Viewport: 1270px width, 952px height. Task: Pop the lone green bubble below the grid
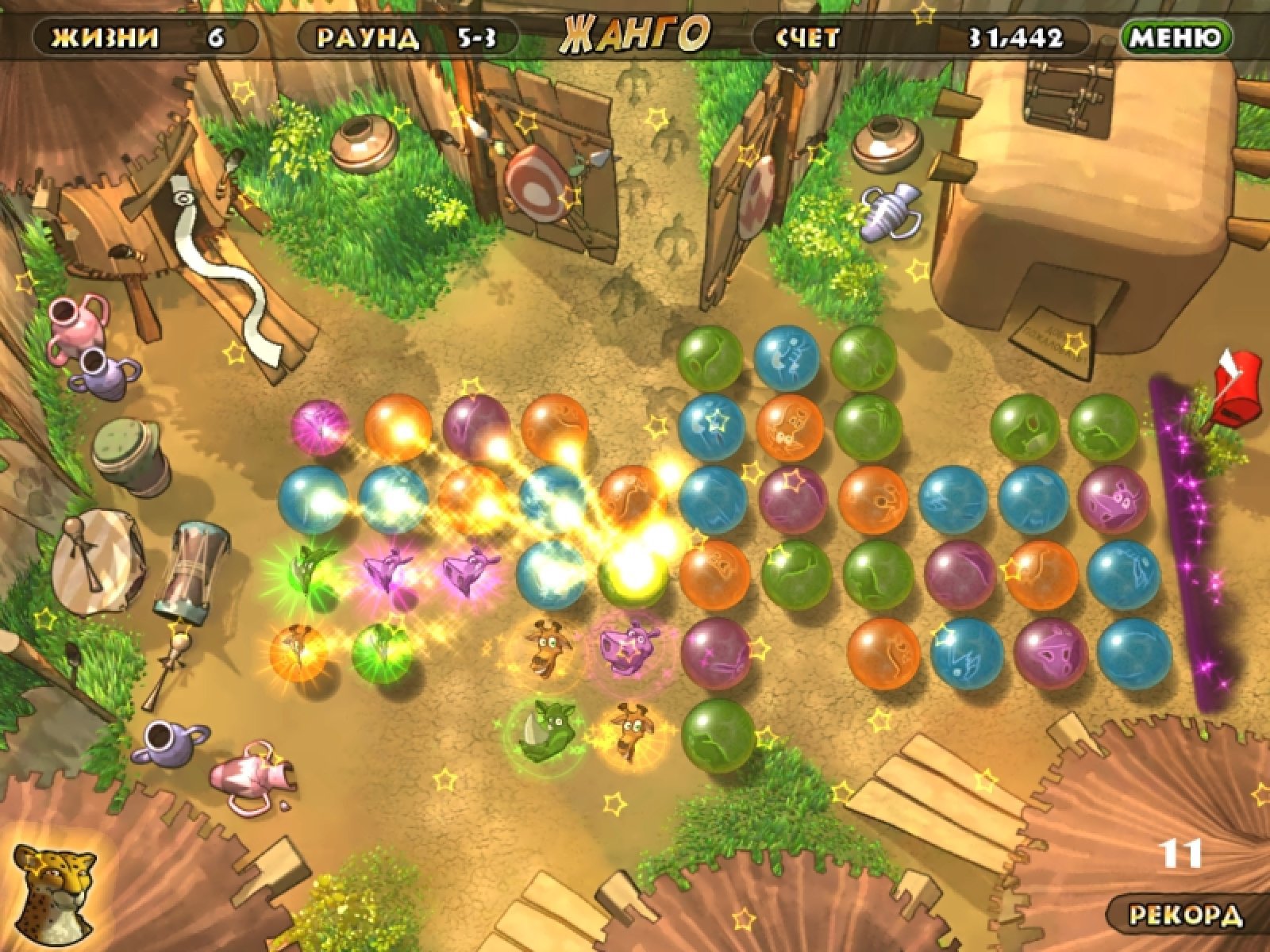tap(718, 735)
